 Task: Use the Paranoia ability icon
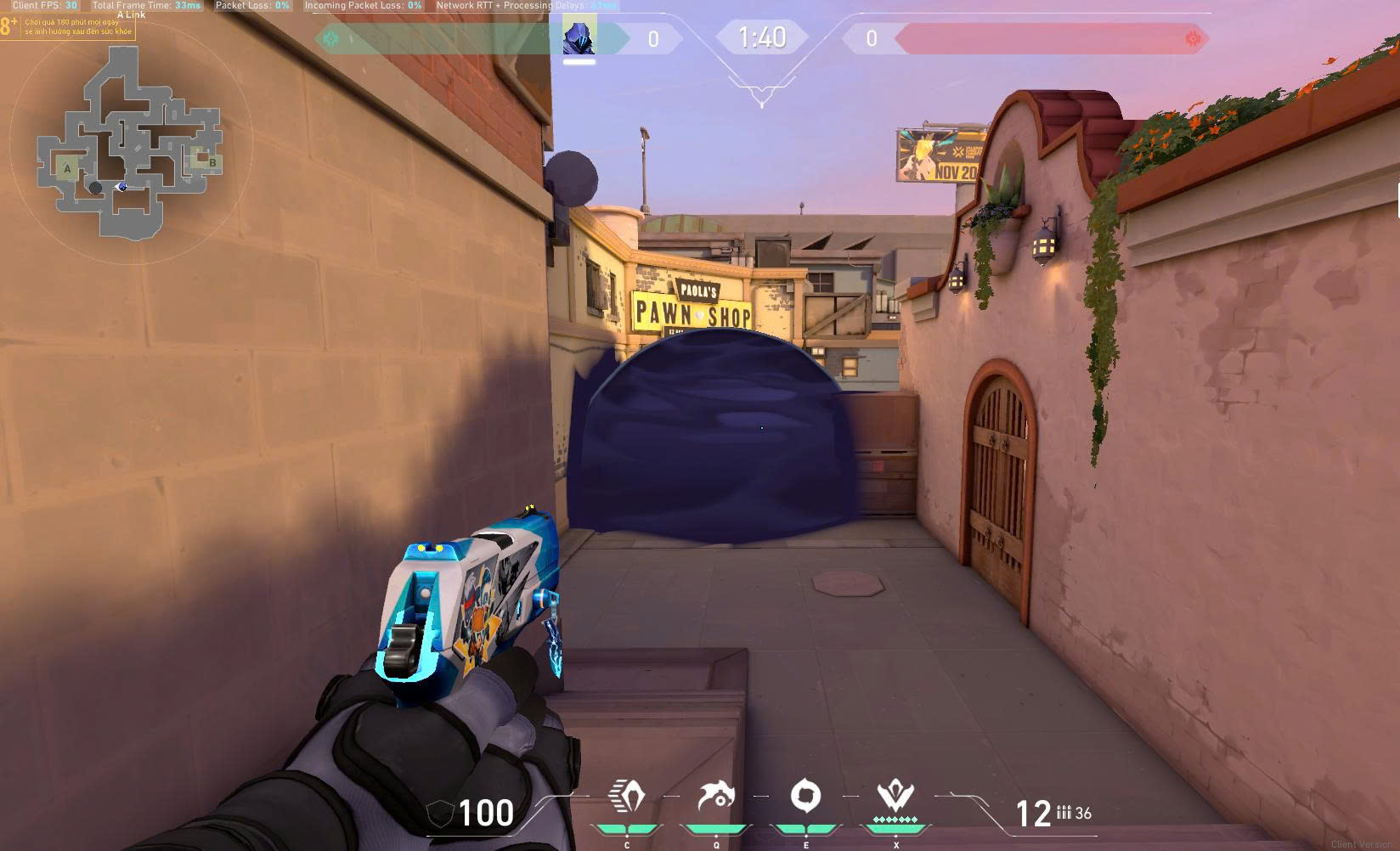coord(716,797)
